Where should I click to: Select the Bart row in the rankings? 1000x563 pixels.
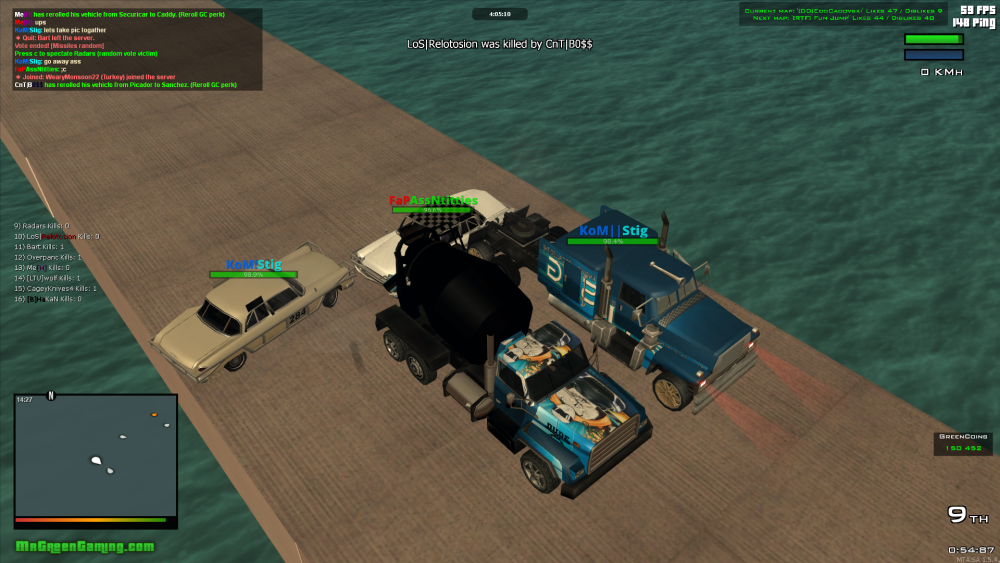click(39, 247)
